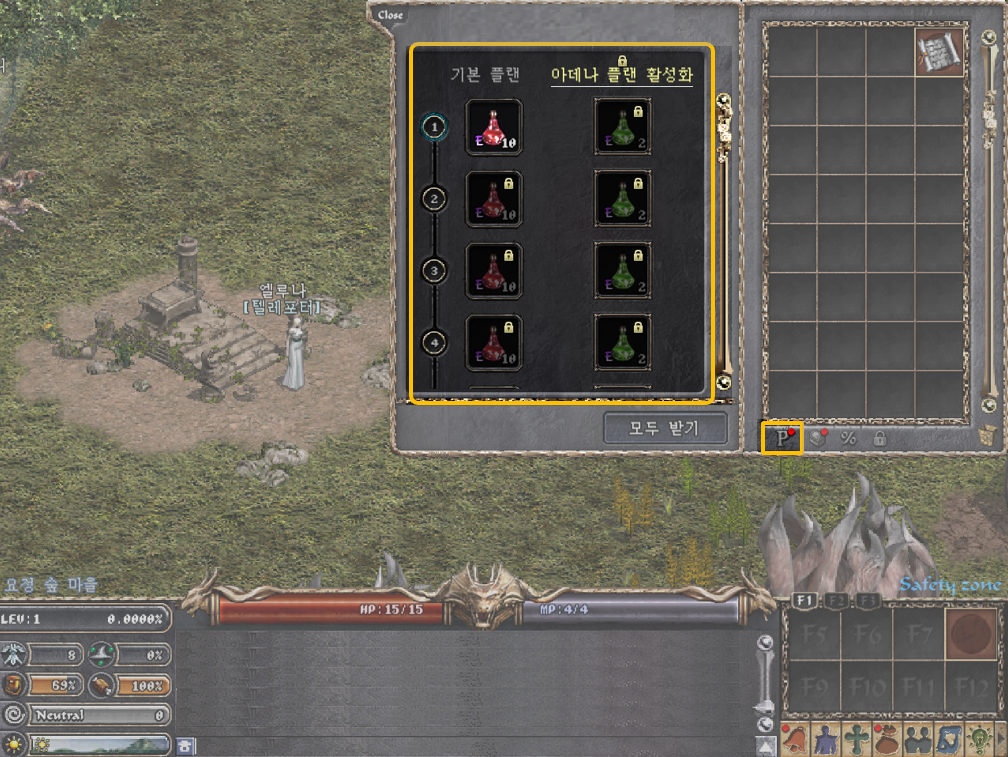Select the scroll item in inventory
Image resolution: width=1008 pixels, height=757 pixels.
pos(939,52)
